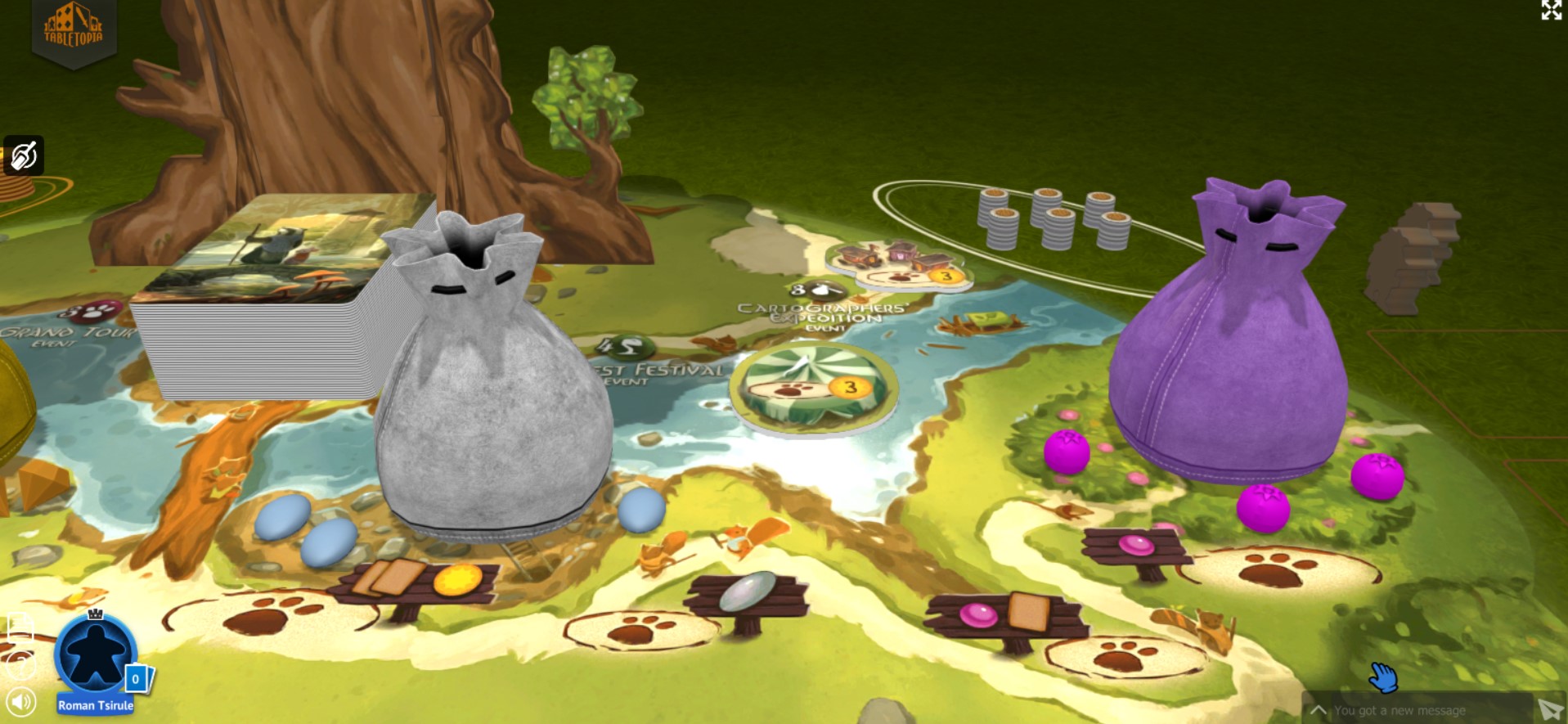Click the hand cards counter showing 0
The image size is (1568, 724).
(x=135, y=678)
